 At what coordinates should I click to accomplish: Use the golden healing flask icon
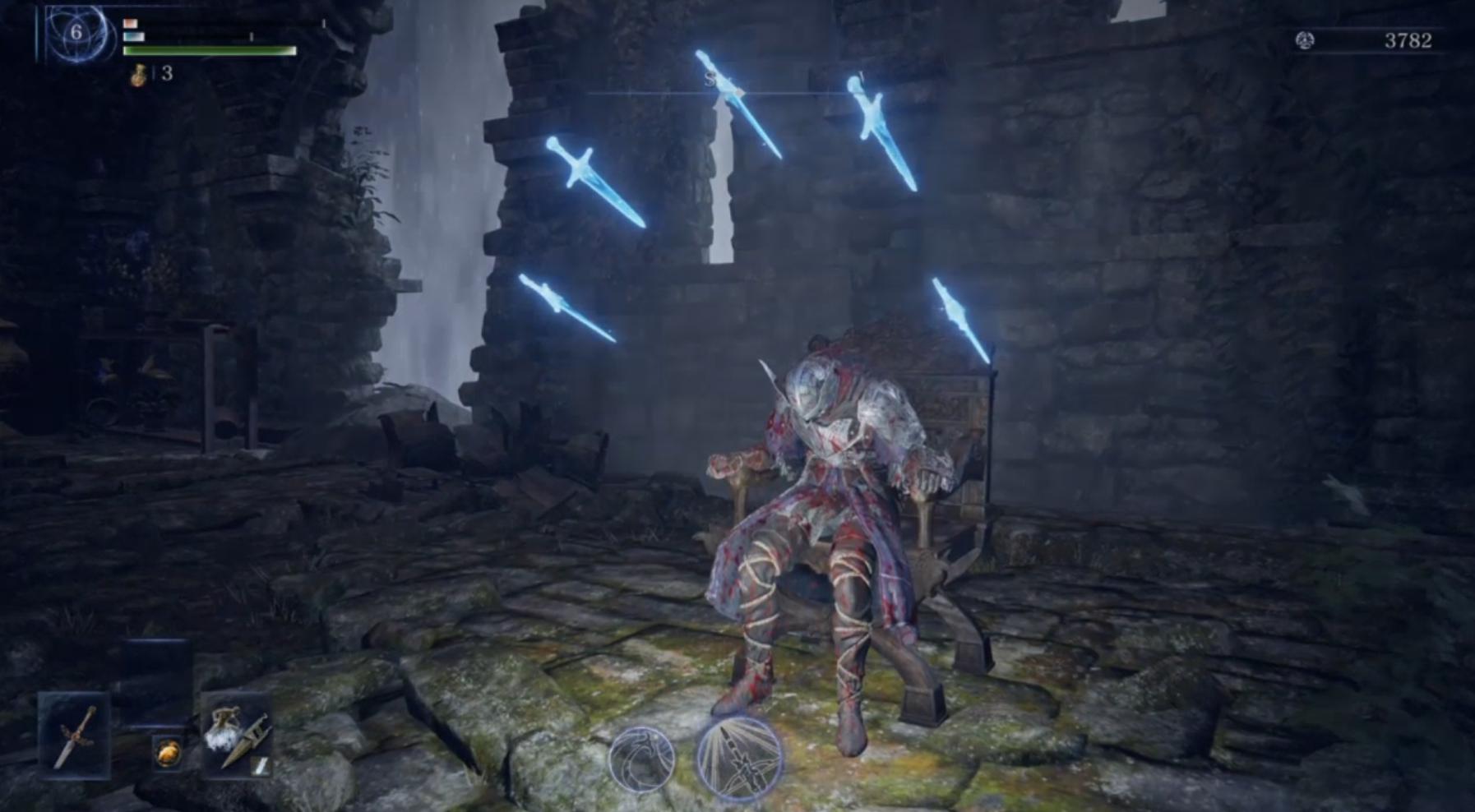[x=139, y=74]
